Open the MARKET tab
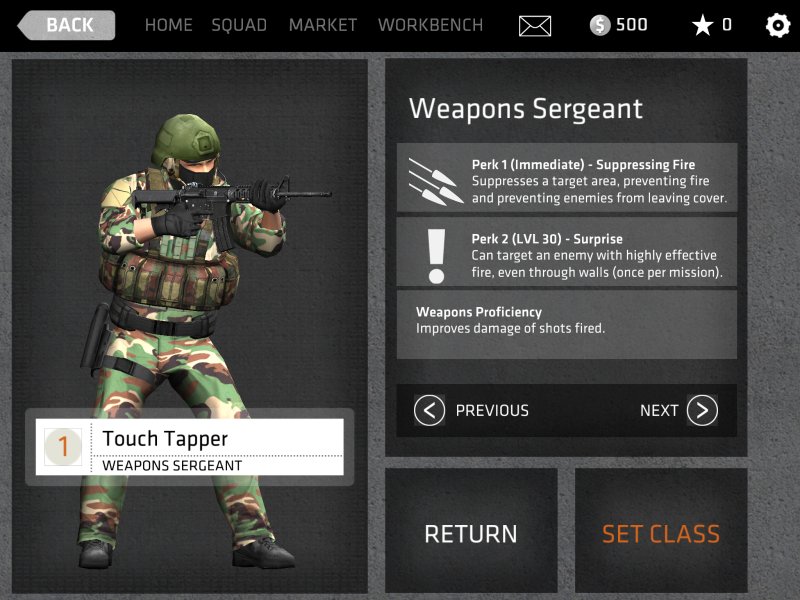The height and width of the screenshot is (600, 800). 322,25
